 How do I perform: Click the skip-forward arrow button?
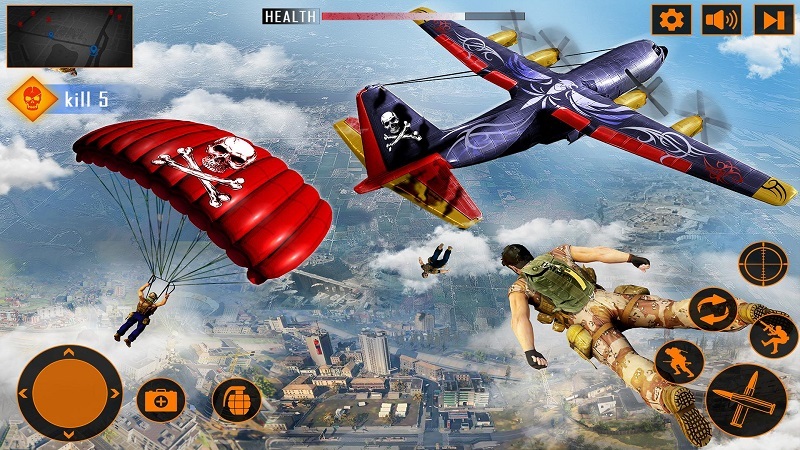[773, 20]
